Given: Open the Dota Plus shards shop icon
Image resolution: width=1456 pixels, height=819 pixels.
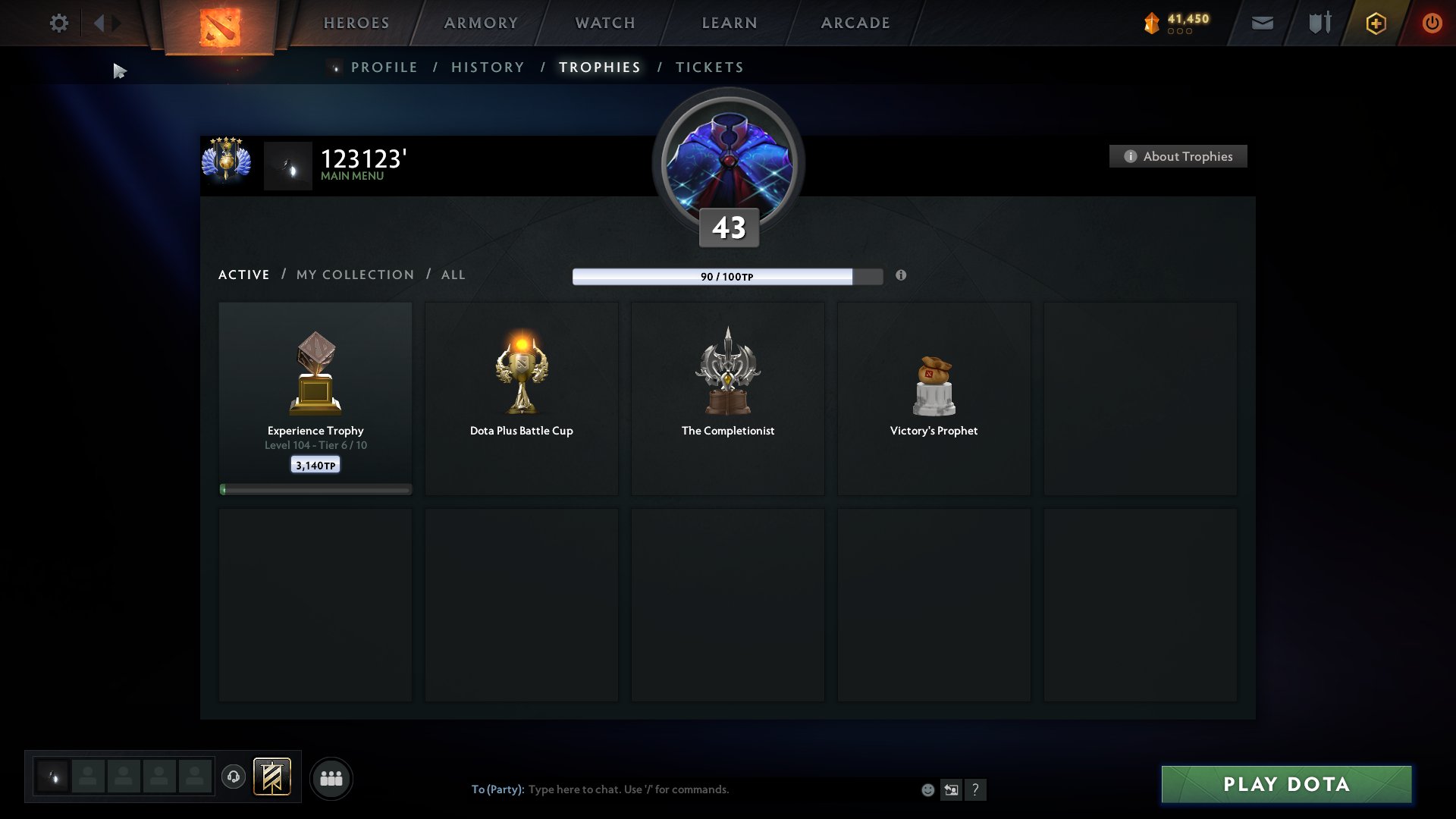Looking at the screenshot, I should pos(1150,23).
